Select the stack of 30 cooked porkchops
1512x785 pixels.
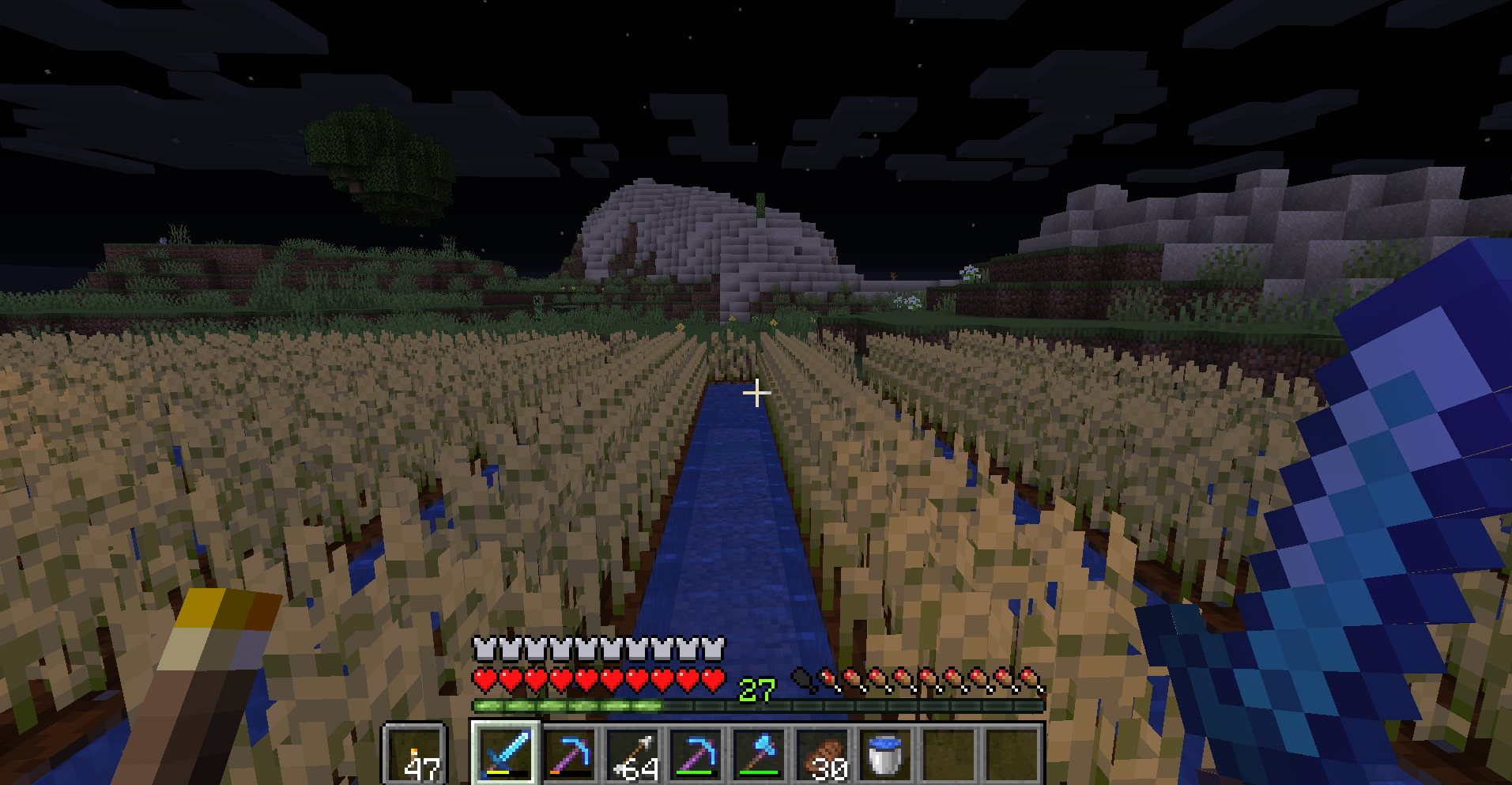click(824, 755)
